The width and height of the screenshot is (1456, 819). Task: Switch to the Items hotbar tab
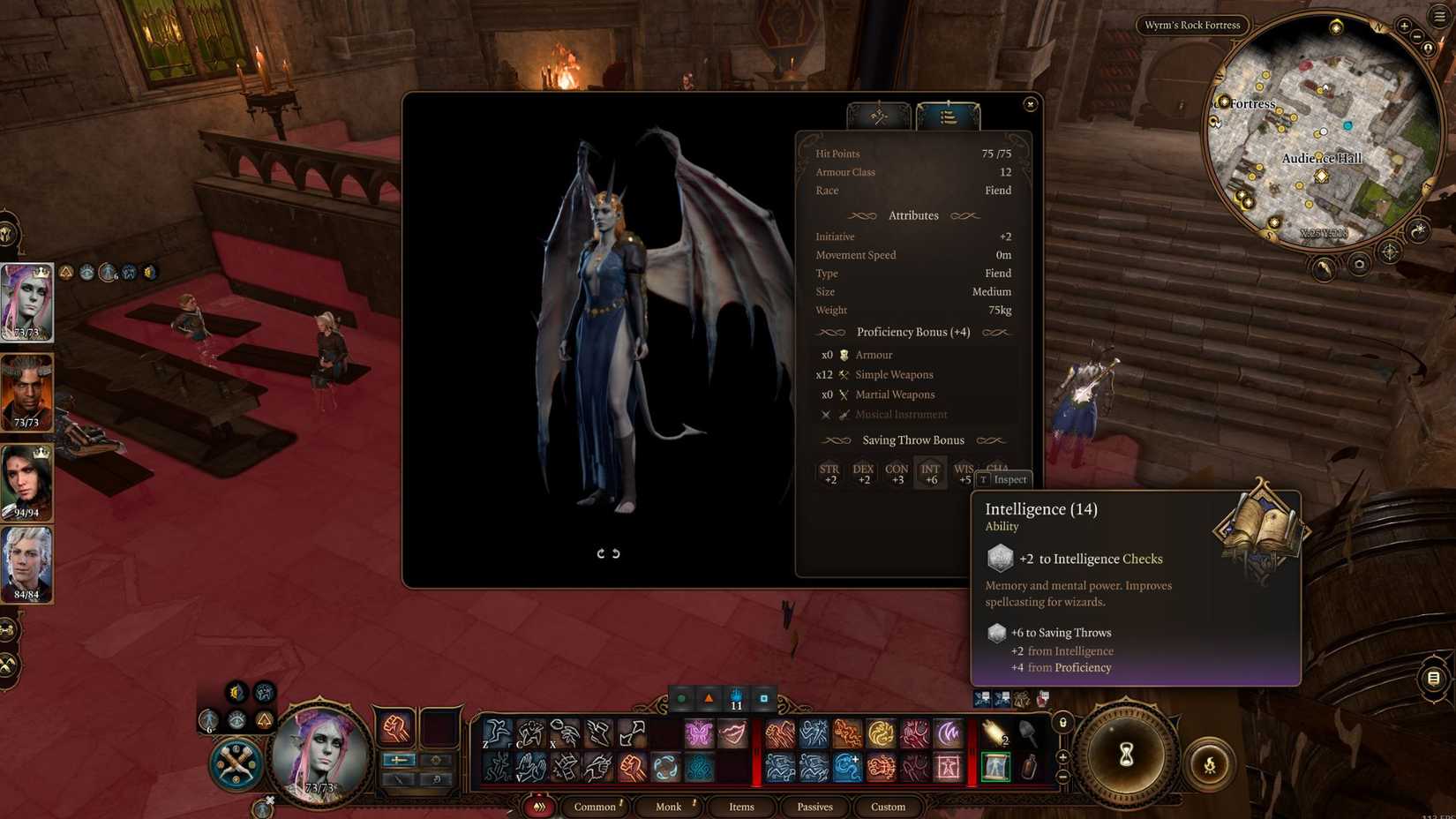coord(741,807)
